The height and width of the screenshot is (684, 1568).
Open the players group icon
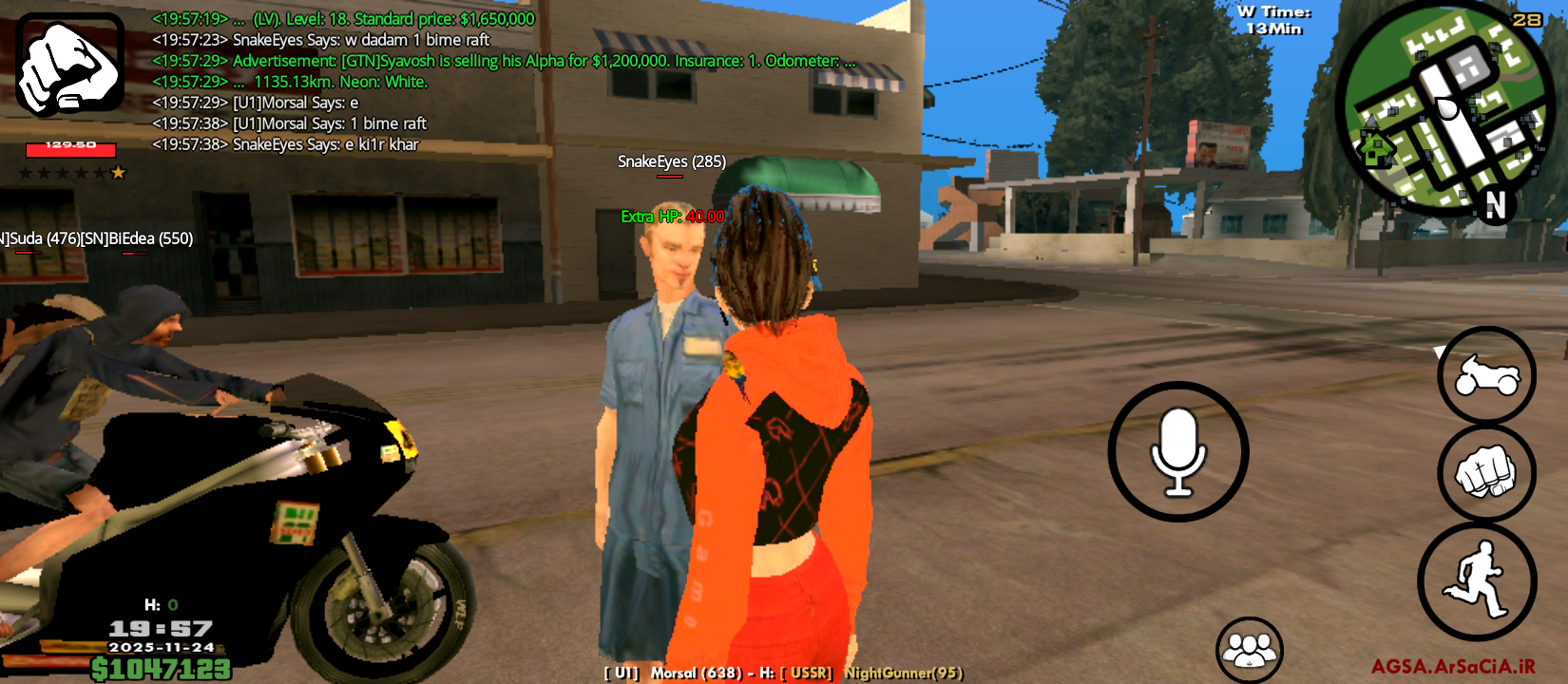pos(1250,651)
